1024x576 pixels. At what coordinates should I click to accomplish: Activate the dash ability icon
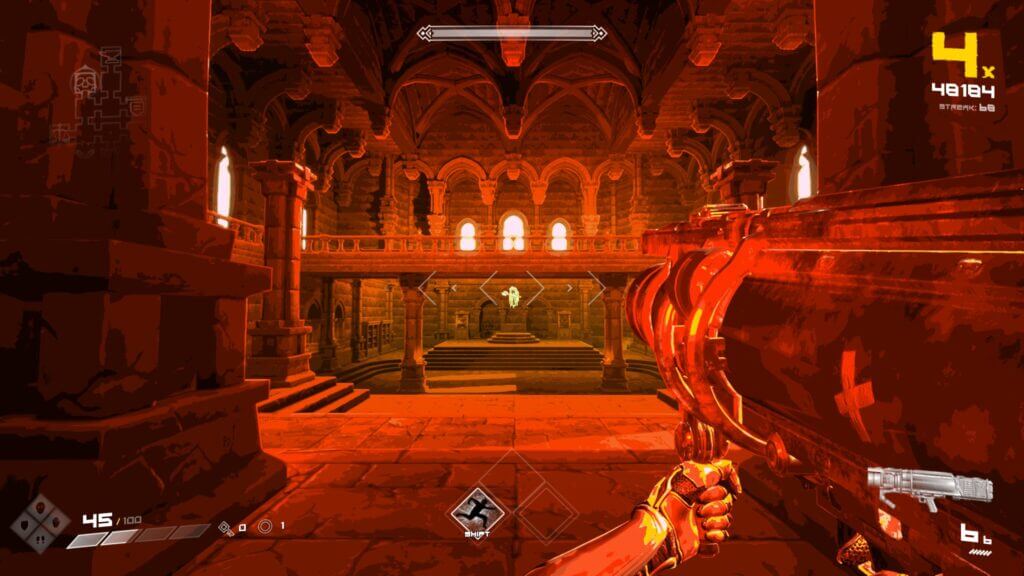476,509
